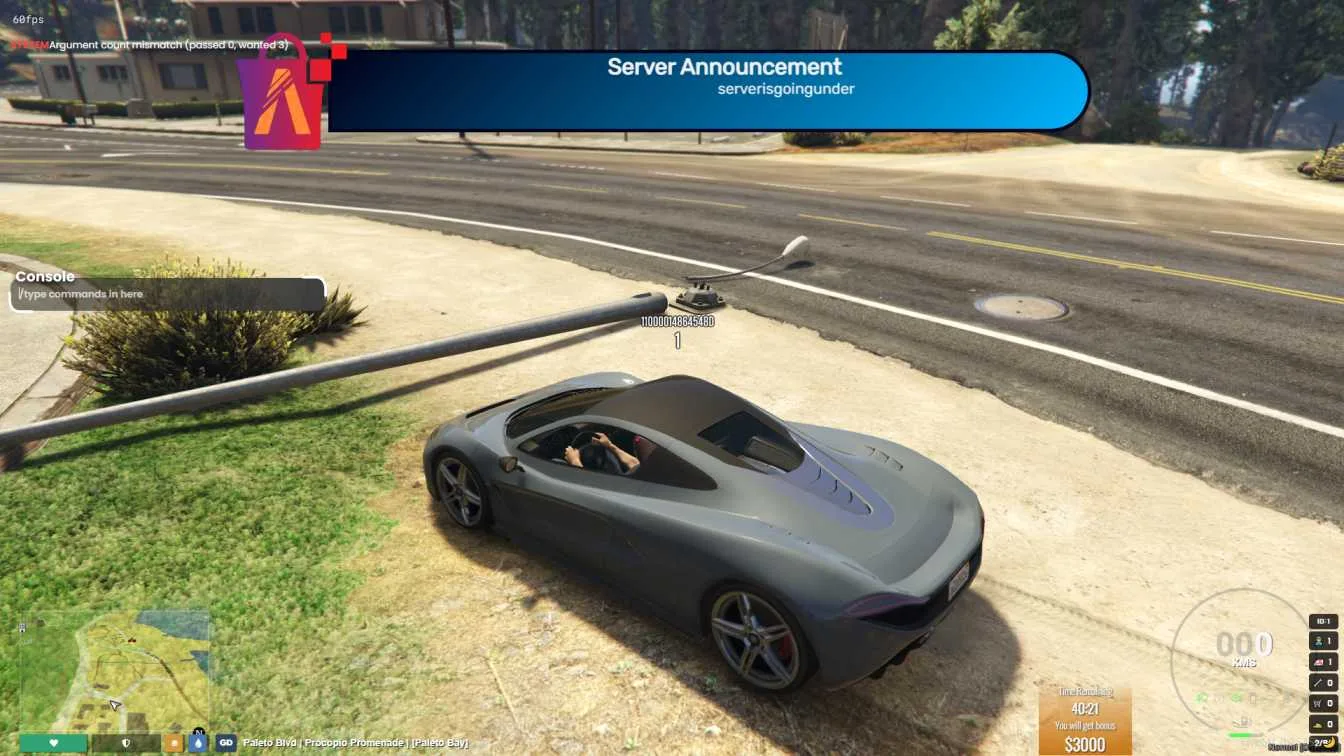
Task: Select the Server Announcement banner
Action: point(708,91)
